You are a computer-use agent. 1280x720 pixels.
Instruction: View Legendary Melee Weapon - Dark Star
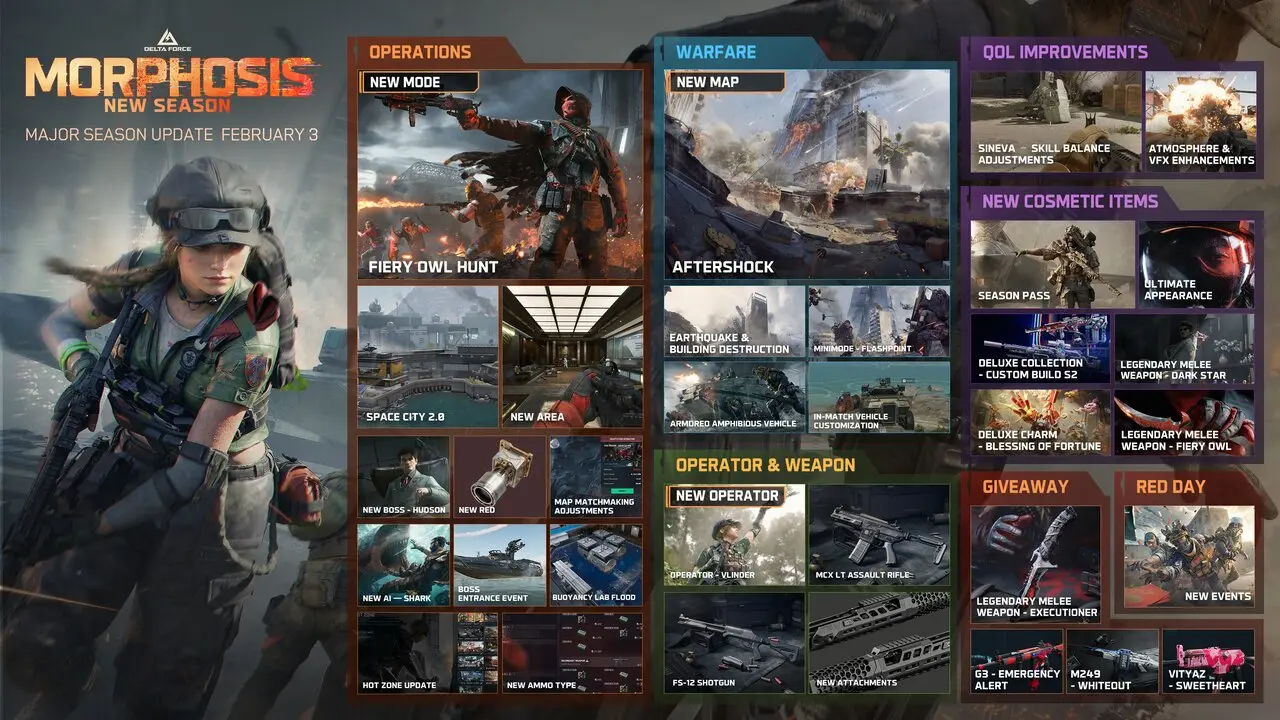(1184, 348)
